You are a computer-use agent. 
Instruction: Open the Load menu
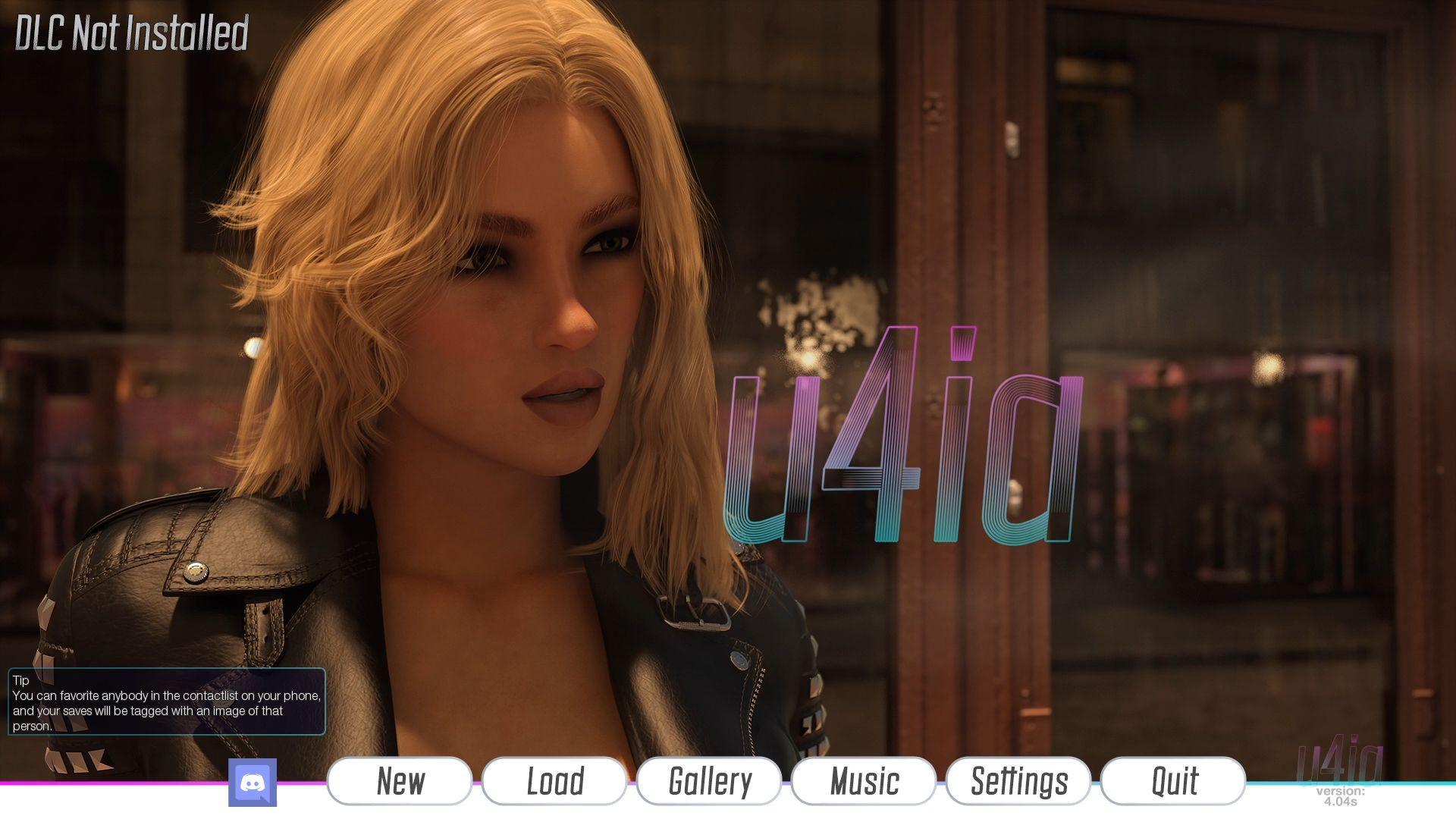click(x=554, y=781)
